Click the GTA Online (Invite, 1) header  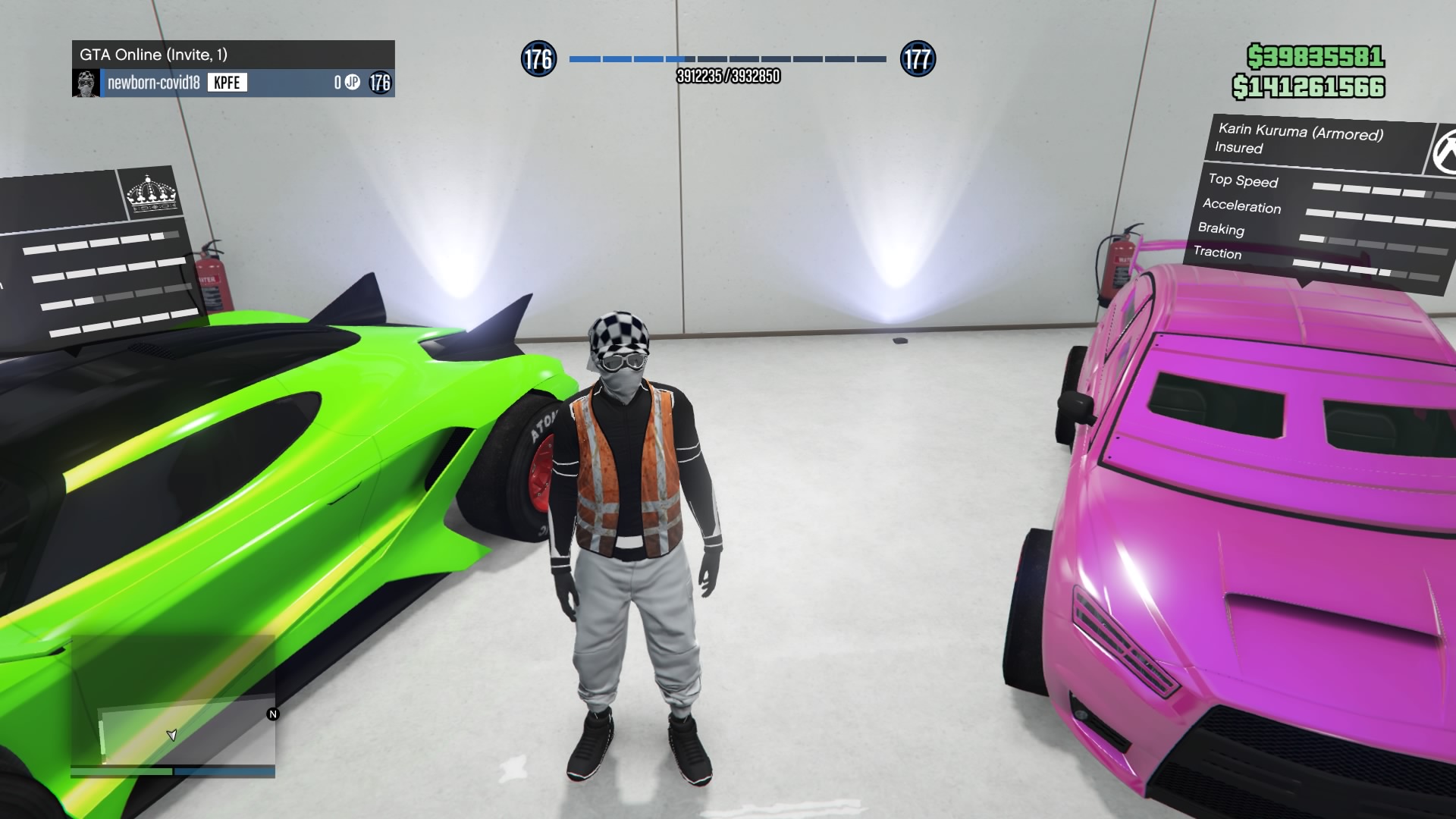(x=234, y=55)
